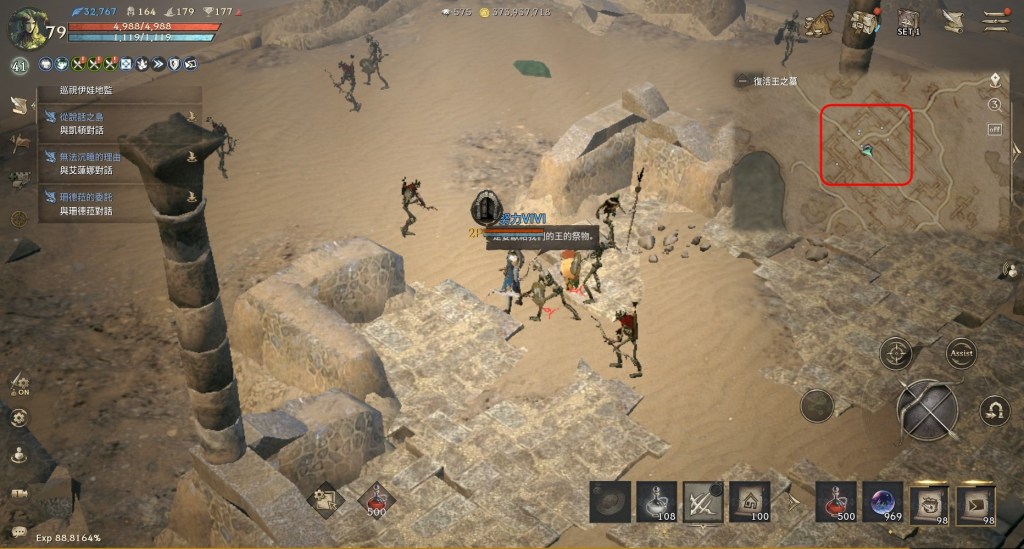The height and width of the screenshot is (549, 1024).
Task: Activate the Assist button
Action: 962,353
